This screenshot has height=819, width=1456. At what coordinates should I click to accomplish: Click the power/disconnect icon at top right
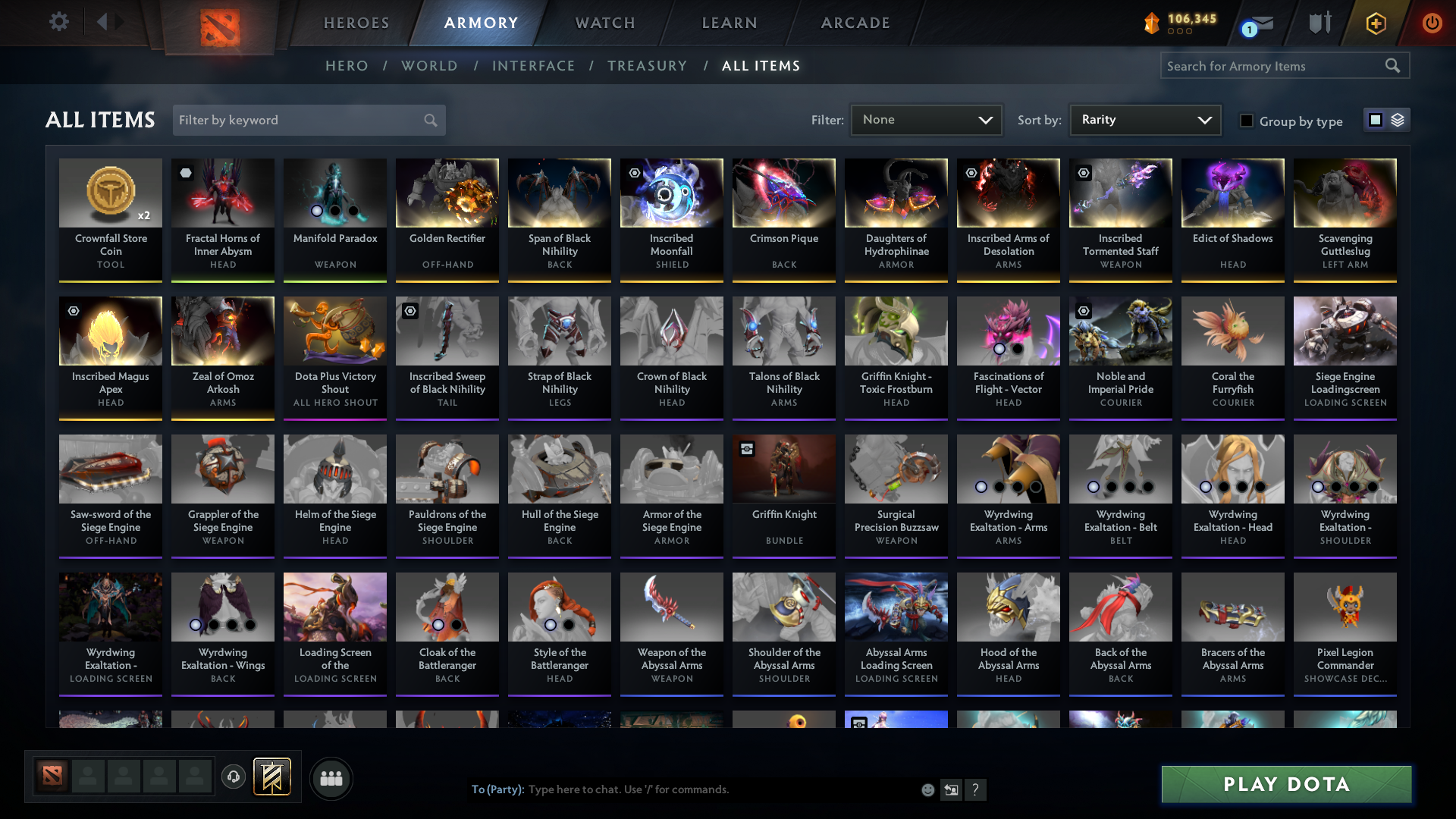point(1432,23)
